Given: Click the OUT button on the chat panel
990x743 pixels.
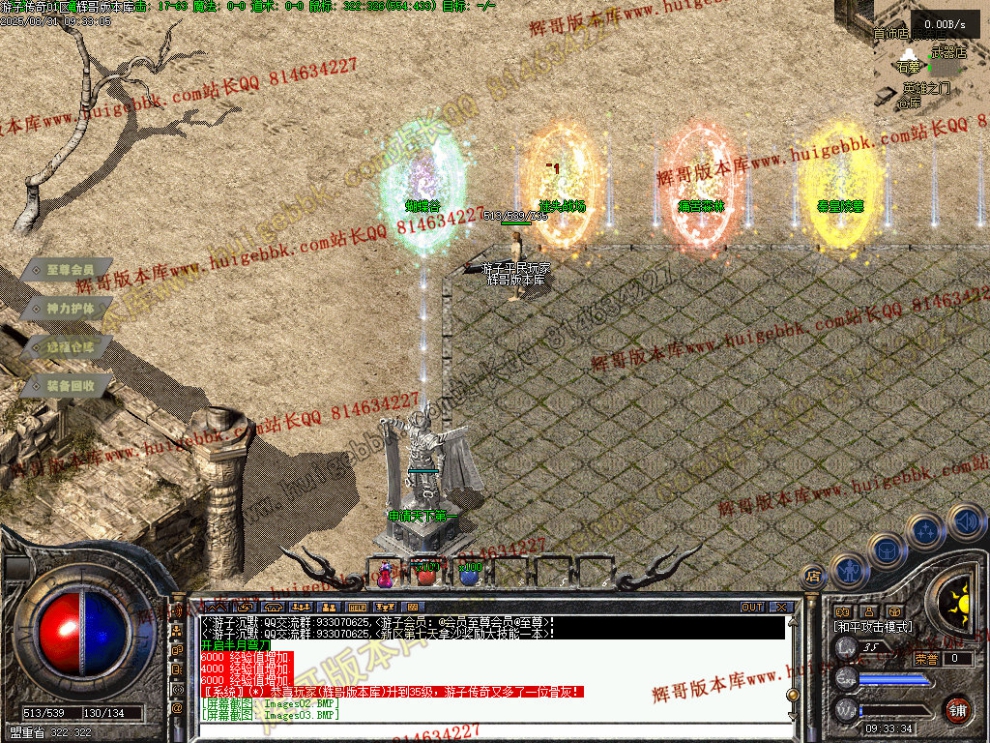Looking at the screenshot, I should [x=752, y=607].
